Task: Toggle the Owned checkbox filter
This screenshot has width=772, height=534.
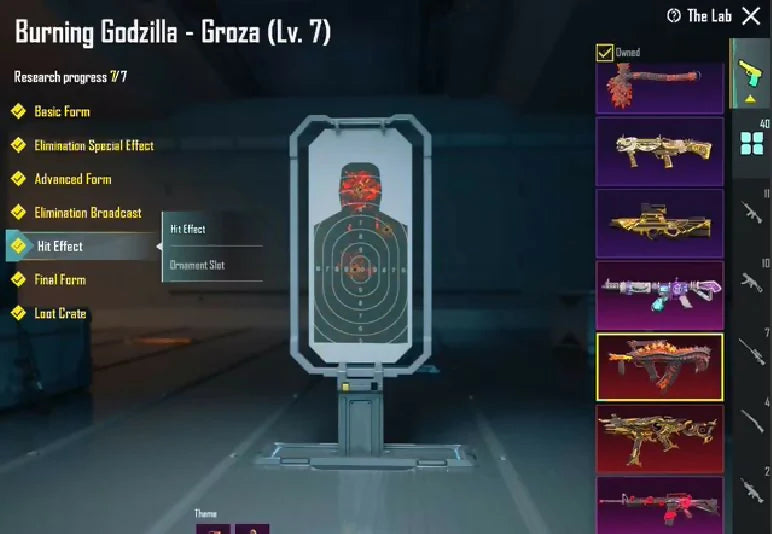Action: [604, 52]
